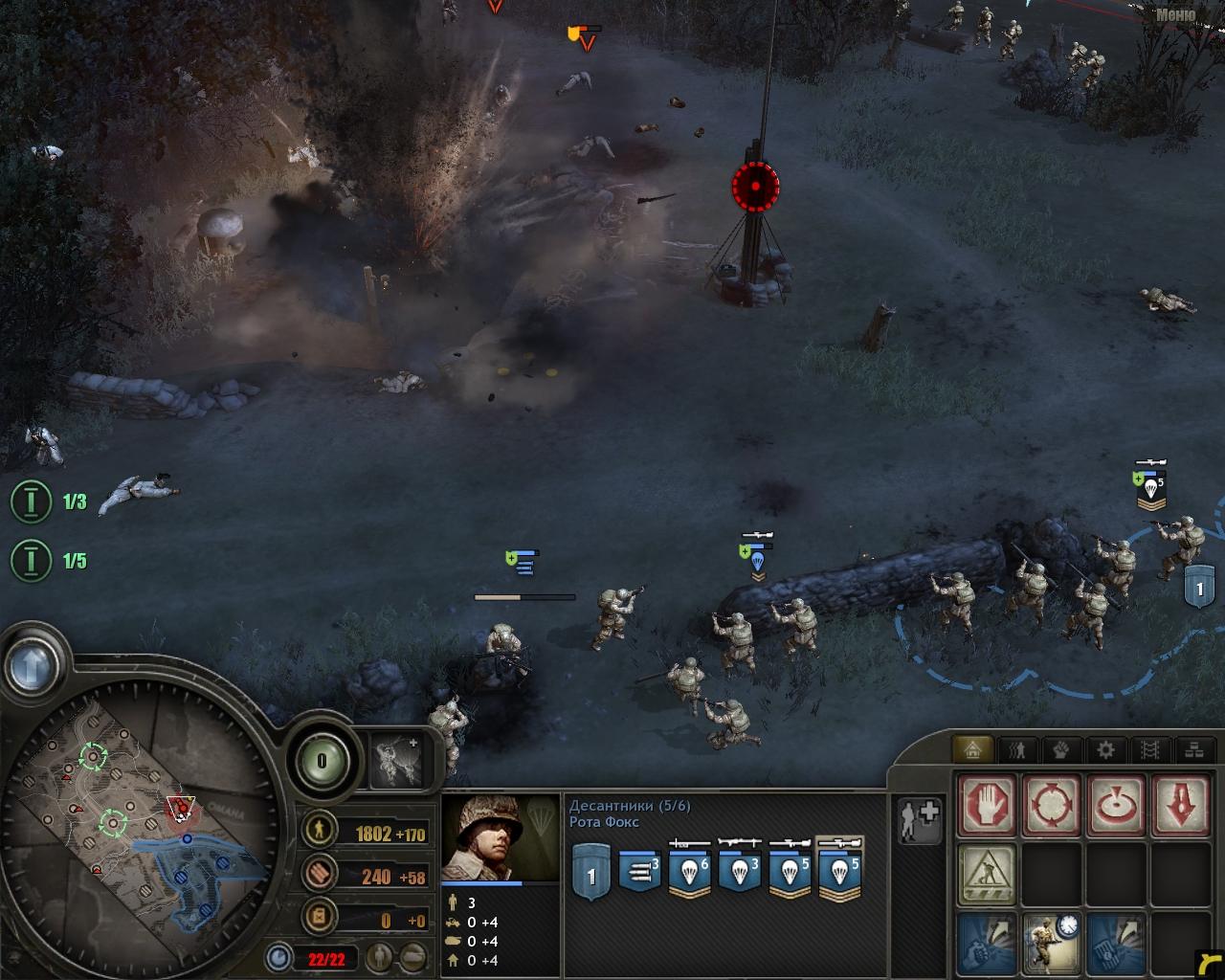
Task: Open the company commander tree button
Action: [396, 761]
